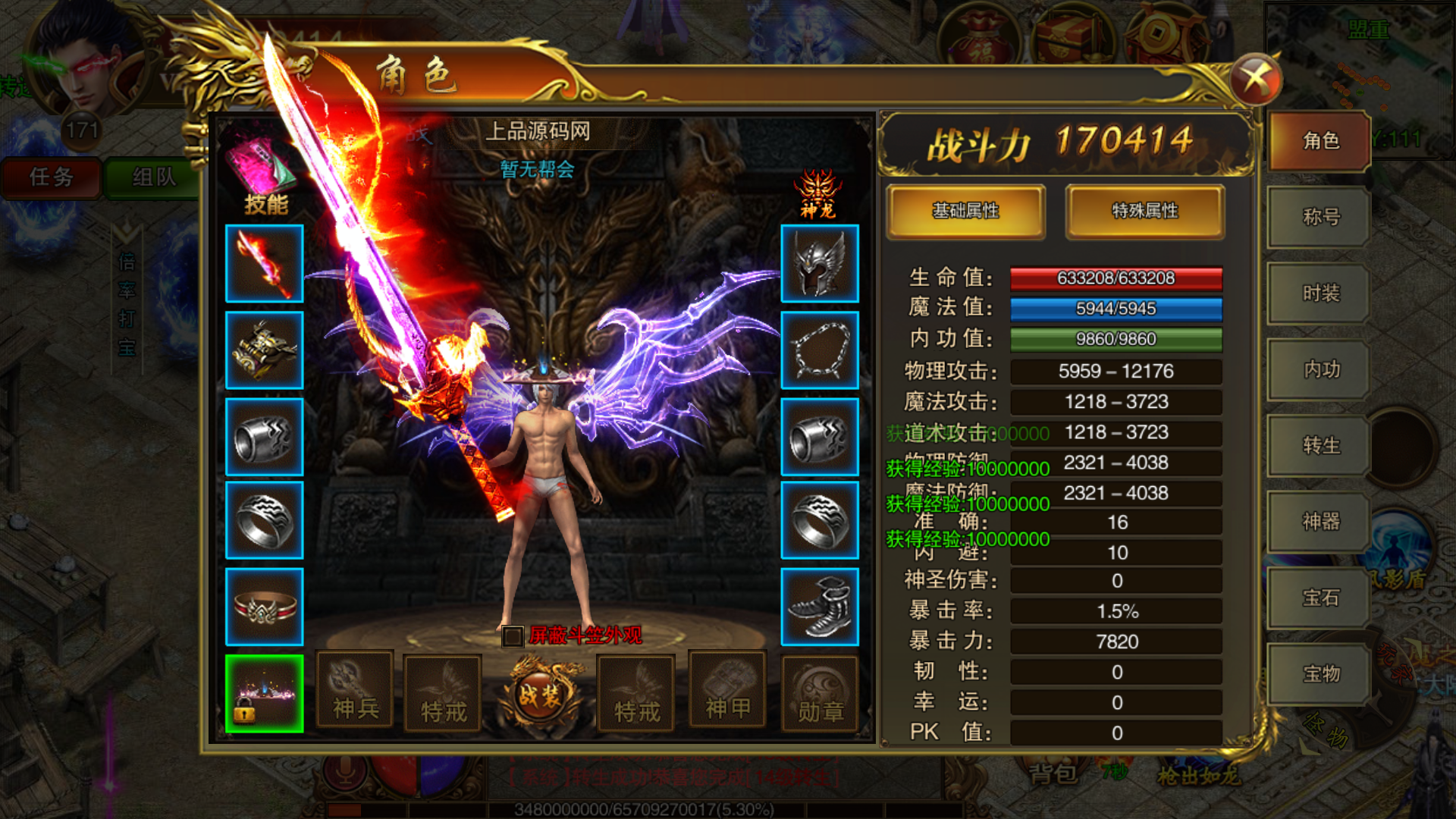Screen dimensions: 1456x819
Task: Close the character panel
Action: point(1255,80)
